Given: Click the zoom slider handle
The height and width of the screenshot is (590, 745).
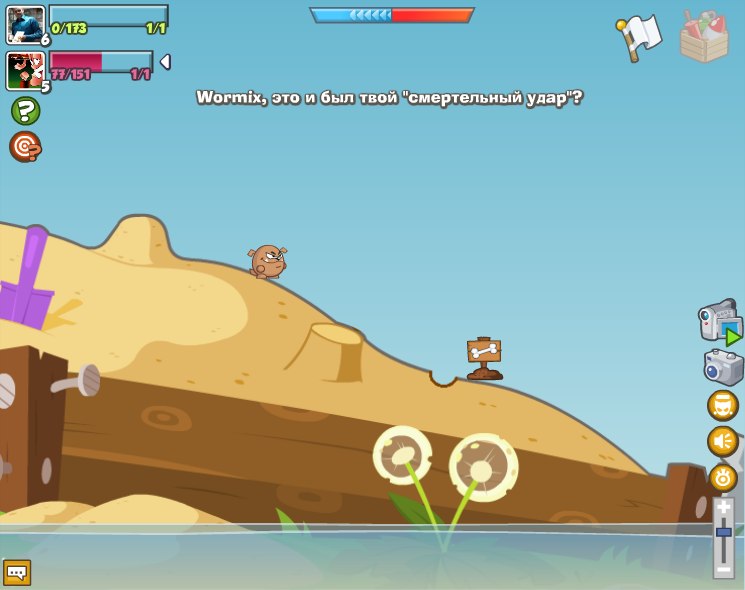Looking at the screenshot, I should [723, 532].
